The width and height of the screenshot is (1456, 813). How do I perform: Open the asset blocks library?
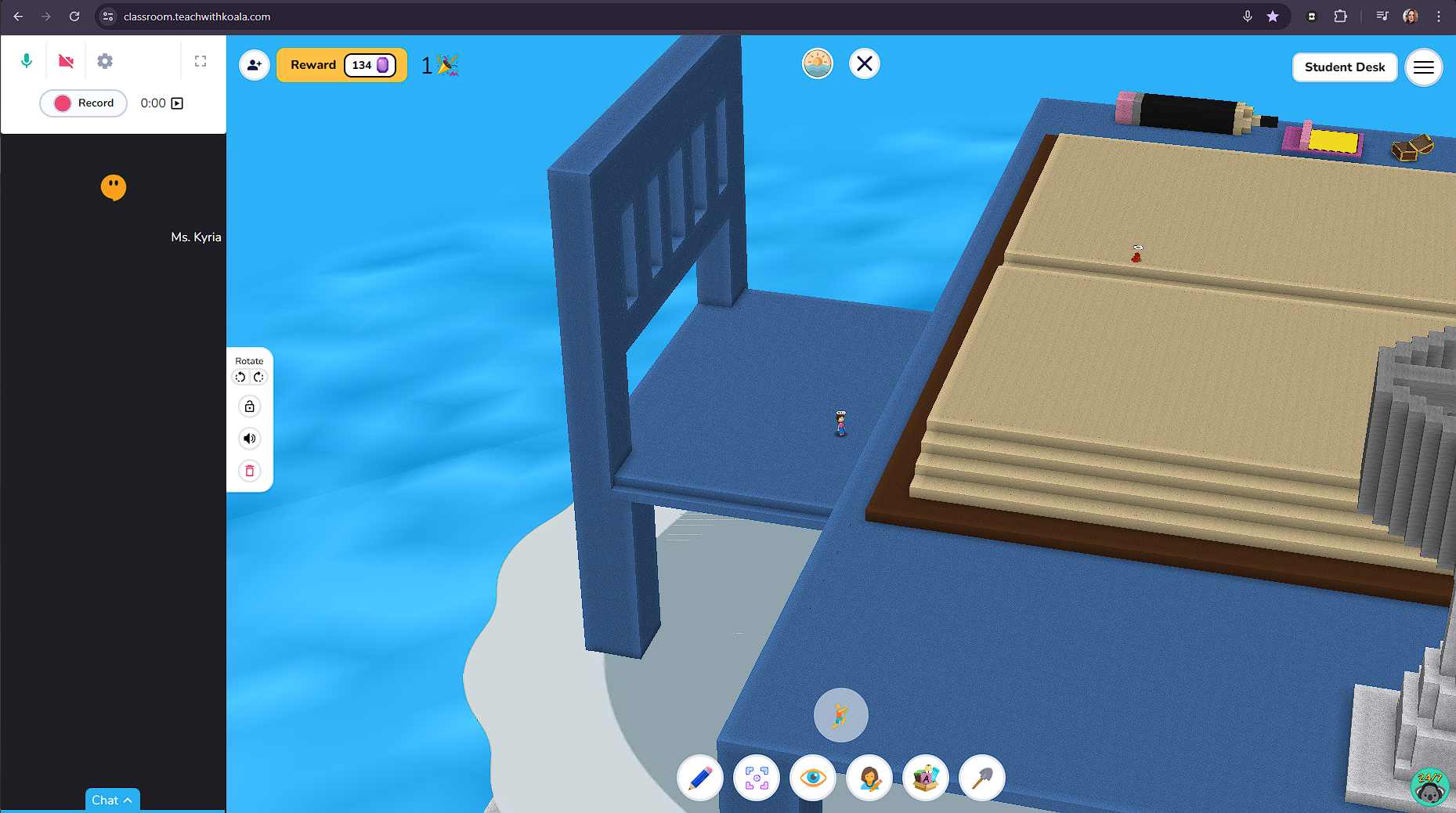(x=925, y=778)
